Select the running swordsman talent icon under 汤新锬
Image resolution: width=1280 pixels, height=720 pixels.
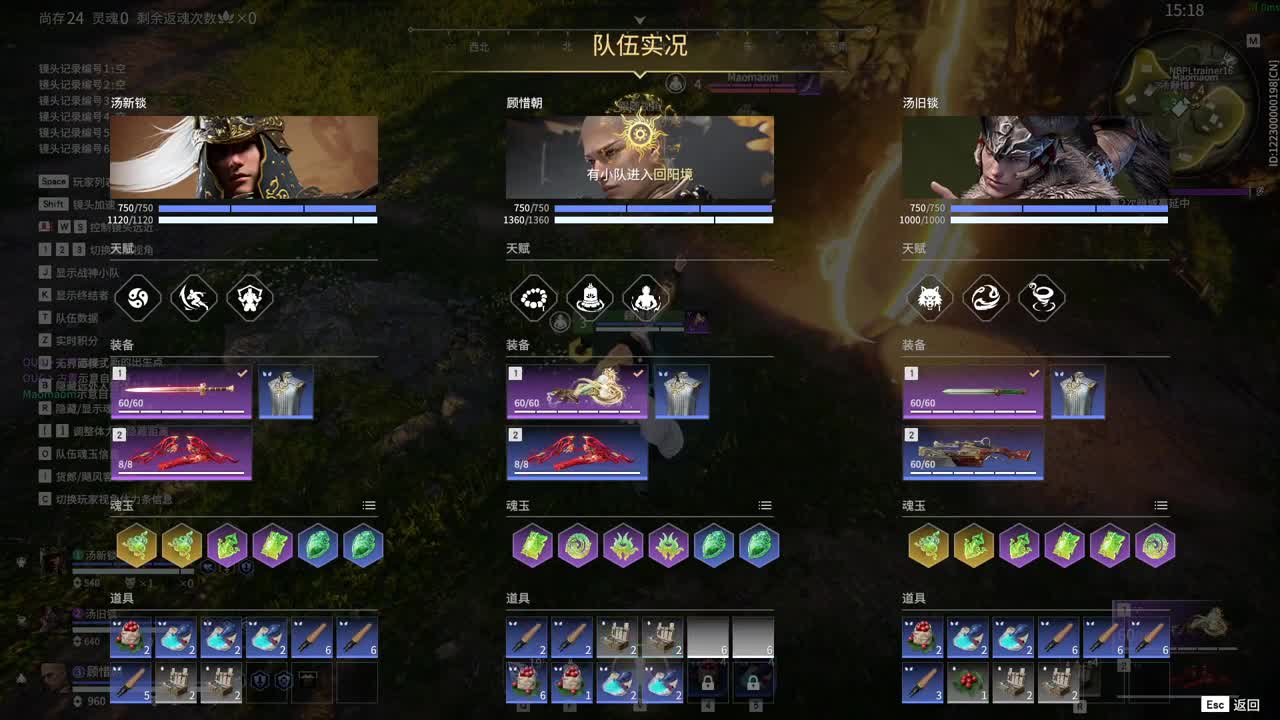click(x=194, y=298)
